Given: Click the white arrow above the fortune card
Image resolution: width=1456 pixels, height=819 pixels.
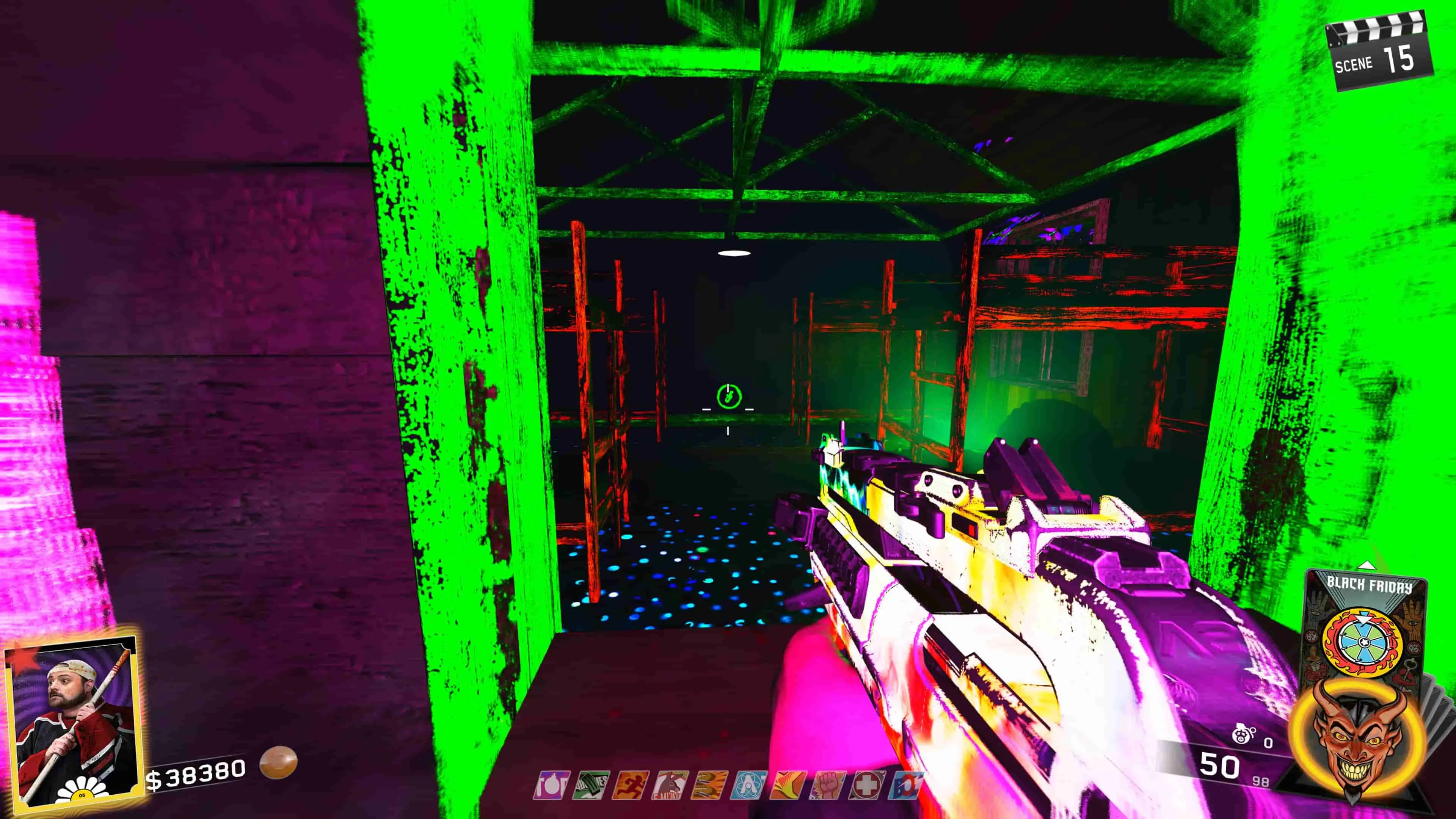Looking at the screenshot, I should [x=1366, y=565].
